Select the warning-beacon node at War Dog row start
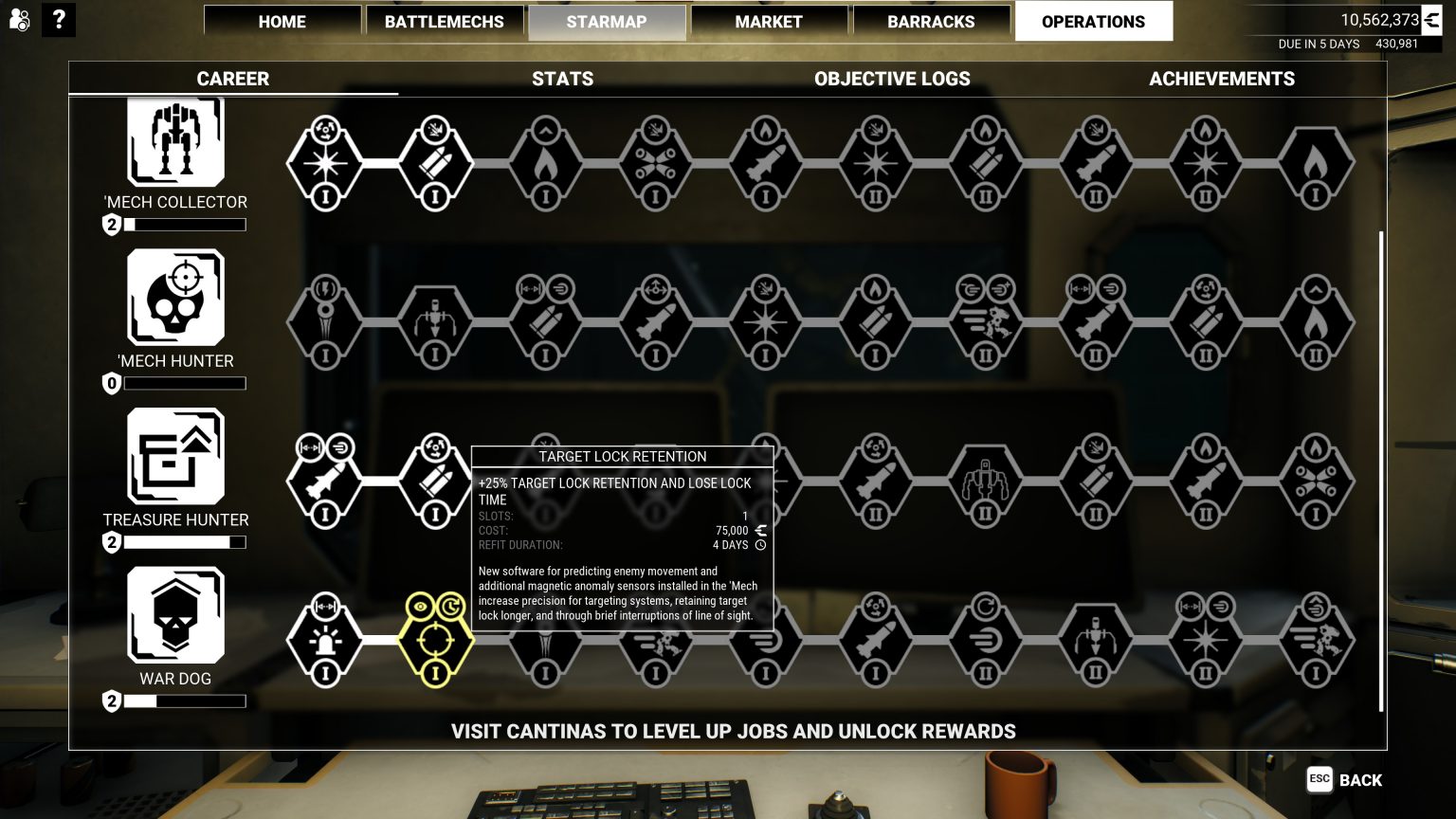Image resolution: width=1456 pixels, height=819 pixels. pos(325,640)
